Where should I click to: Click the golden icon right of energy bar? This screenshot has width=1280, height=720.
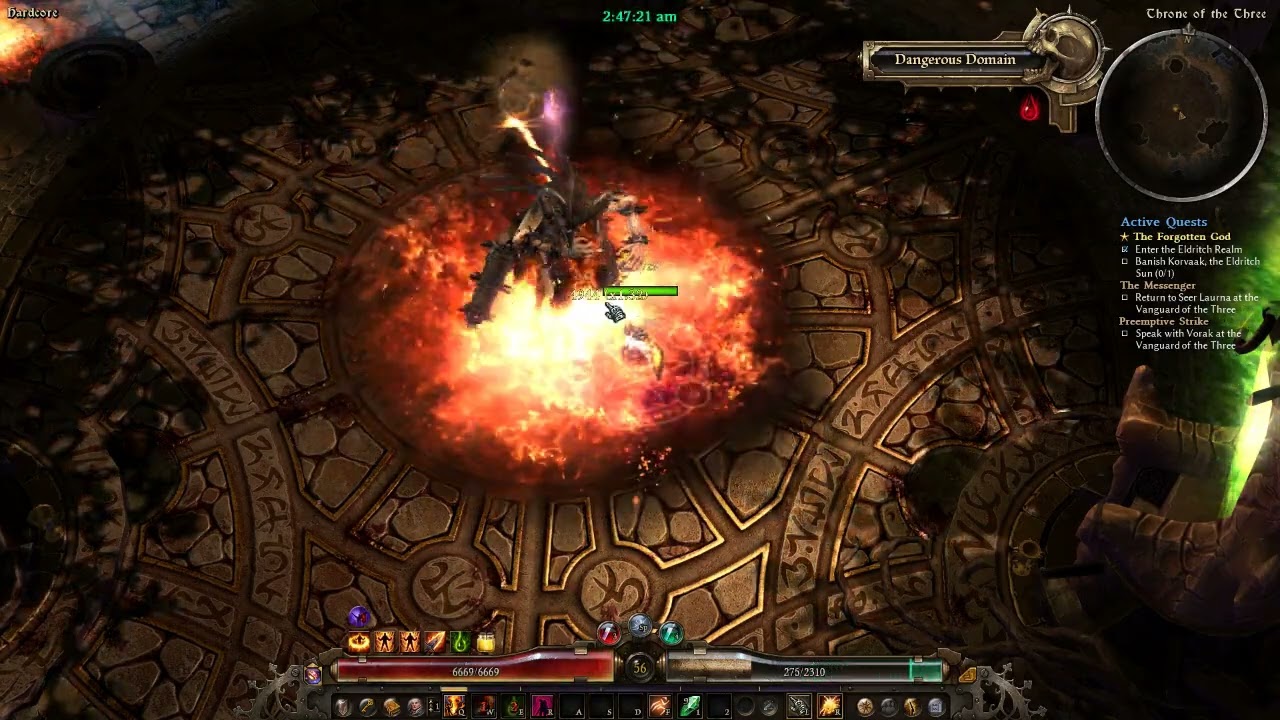click(x=967, y=675)
